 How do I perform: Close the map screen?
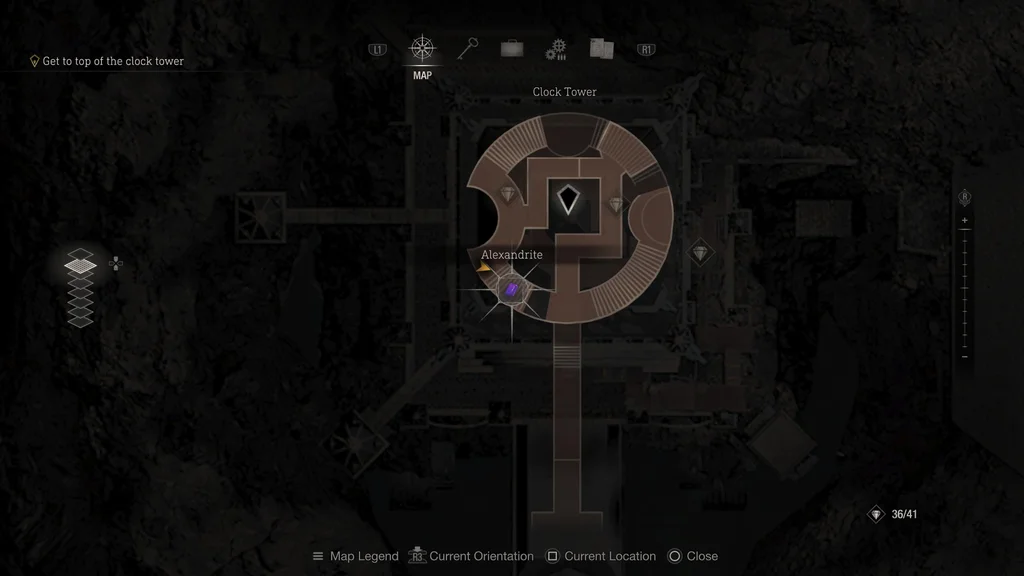692,556
